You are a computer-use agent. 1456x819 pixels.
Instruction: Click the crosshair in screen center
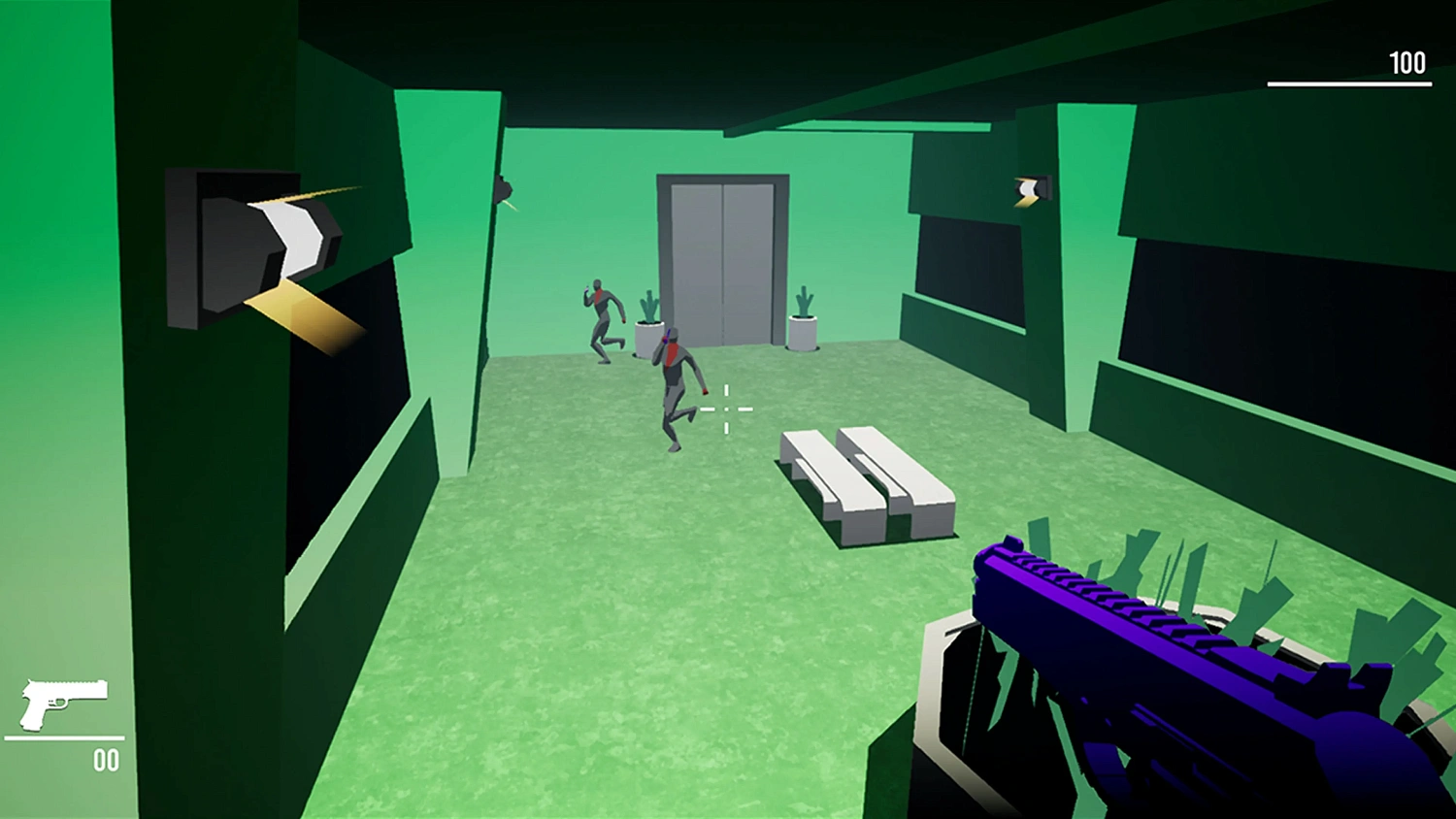tap(726, 409)
